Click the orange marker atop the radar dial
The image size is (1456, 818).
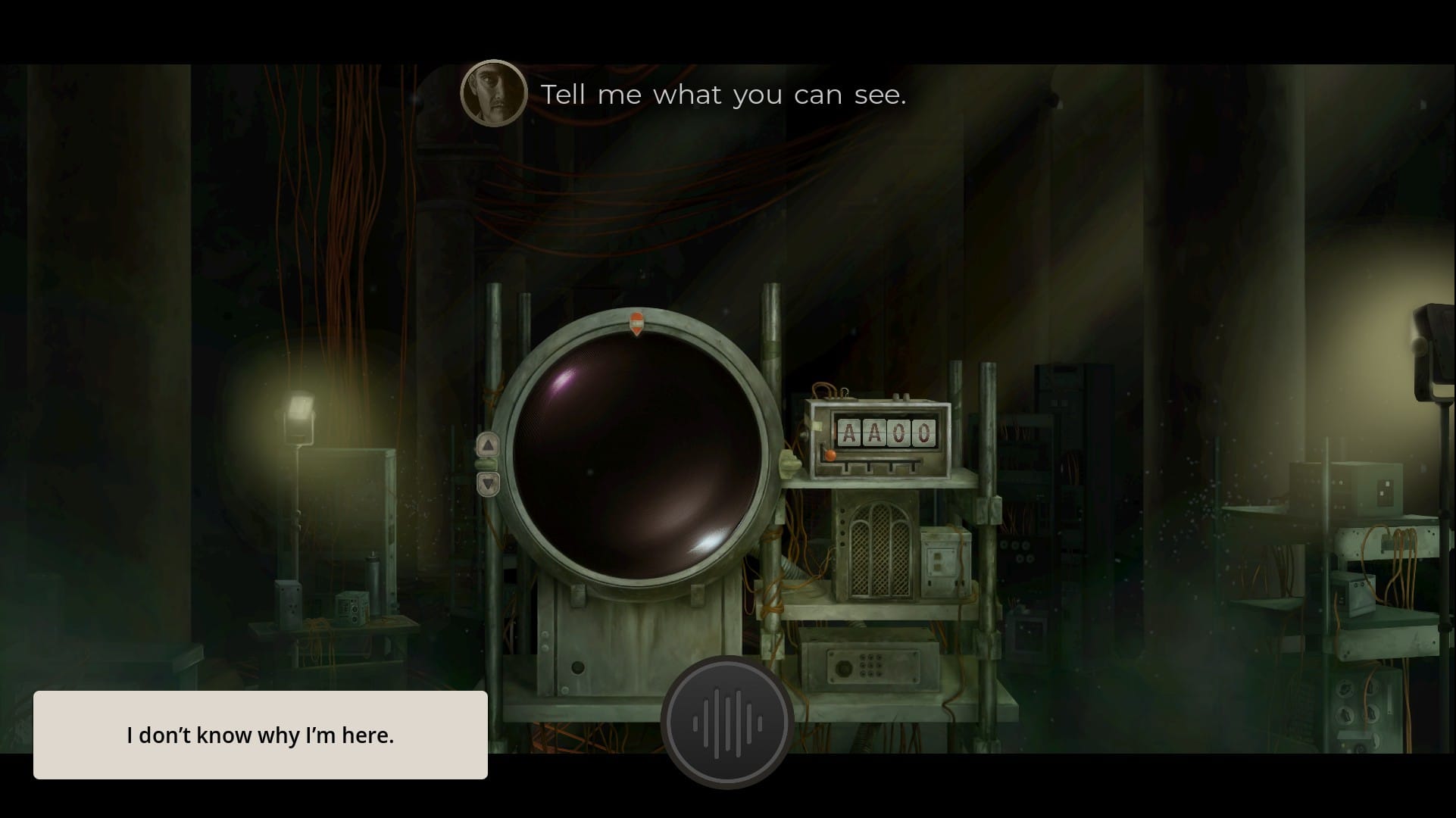coord(636,322)
